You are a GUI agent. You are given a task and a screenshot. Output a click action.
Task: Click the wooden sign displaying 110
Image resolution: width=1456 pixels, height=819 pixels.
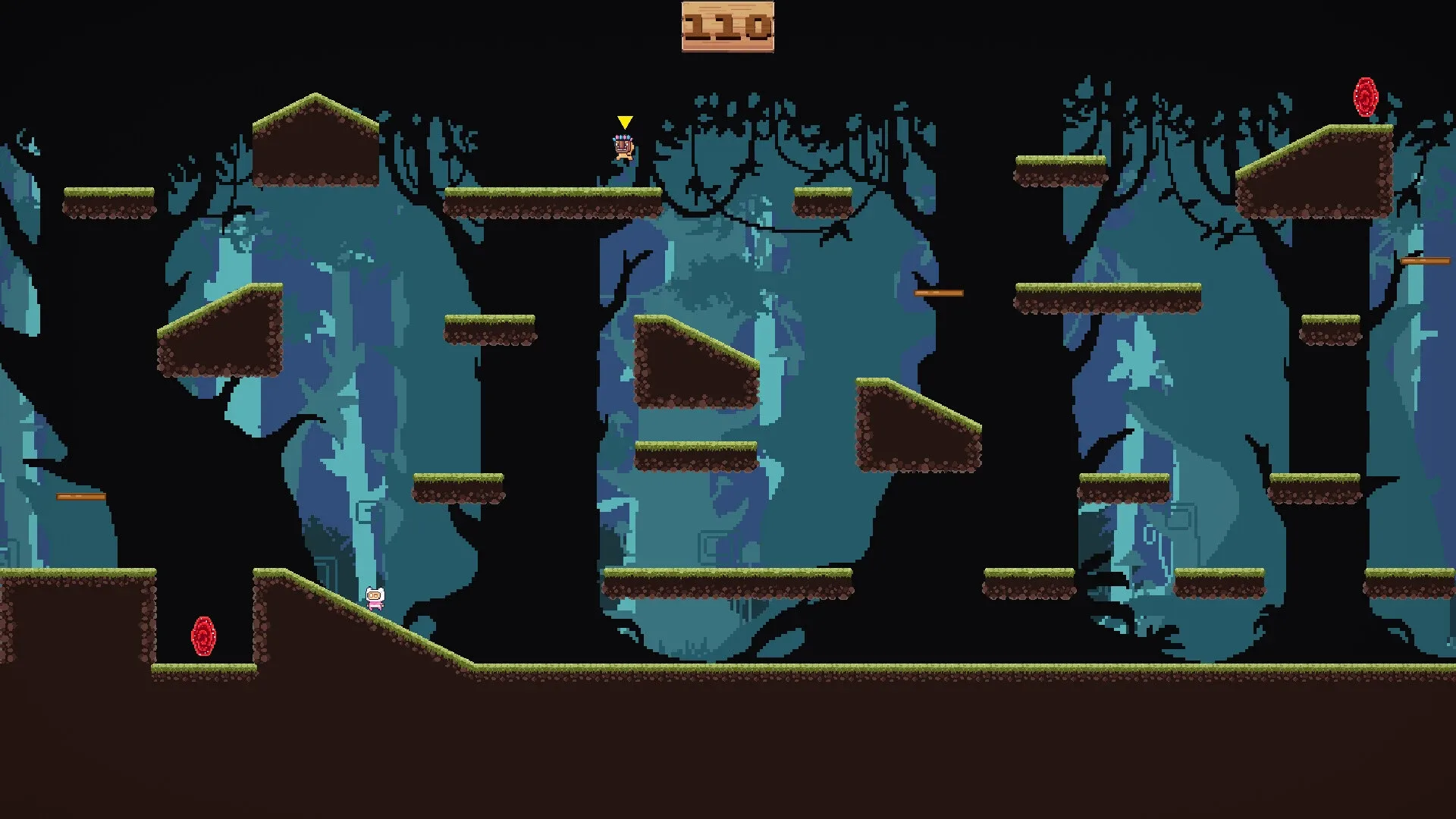pos(726,27)
